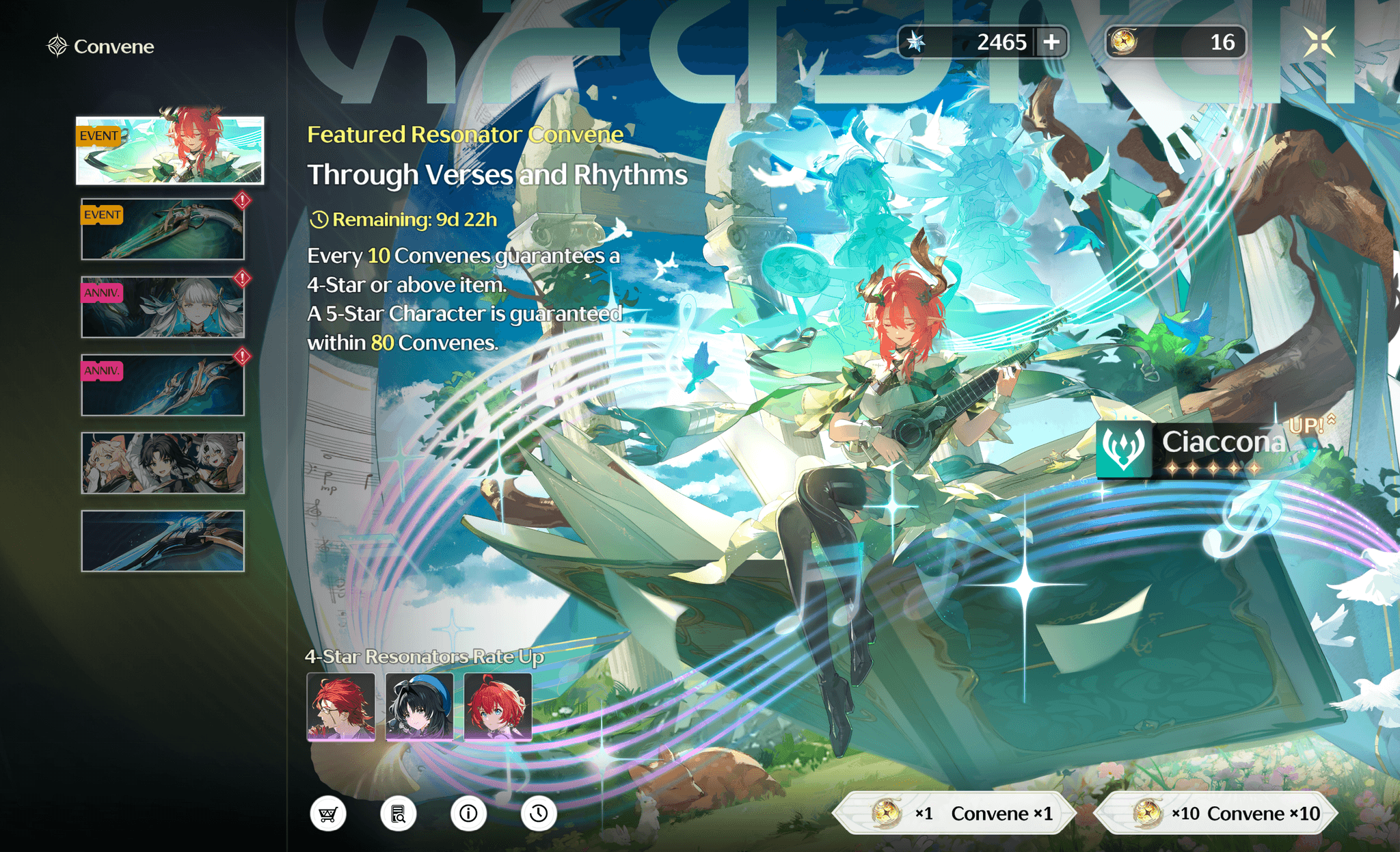Purchase more Astrite with the plus icon
This screenshot has width=1400, height=852.
1053,42
